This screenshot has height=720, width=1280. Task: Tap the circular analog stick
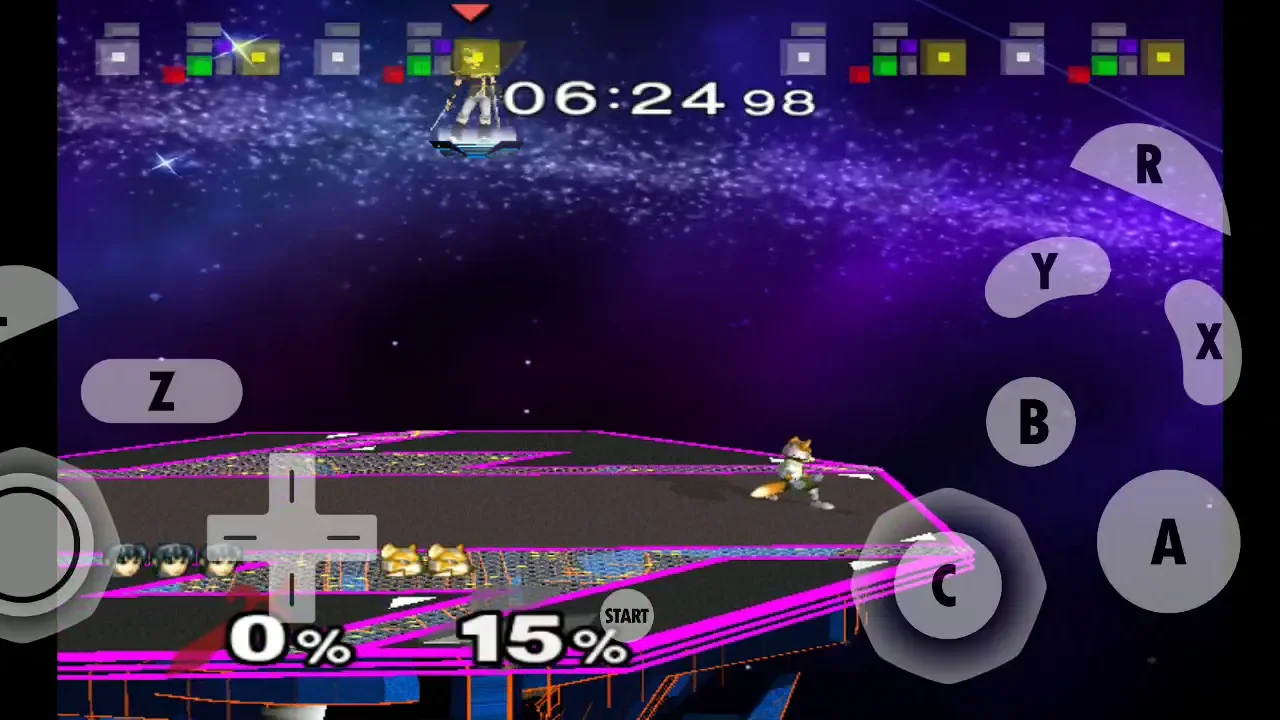click(x=35, y=545)
